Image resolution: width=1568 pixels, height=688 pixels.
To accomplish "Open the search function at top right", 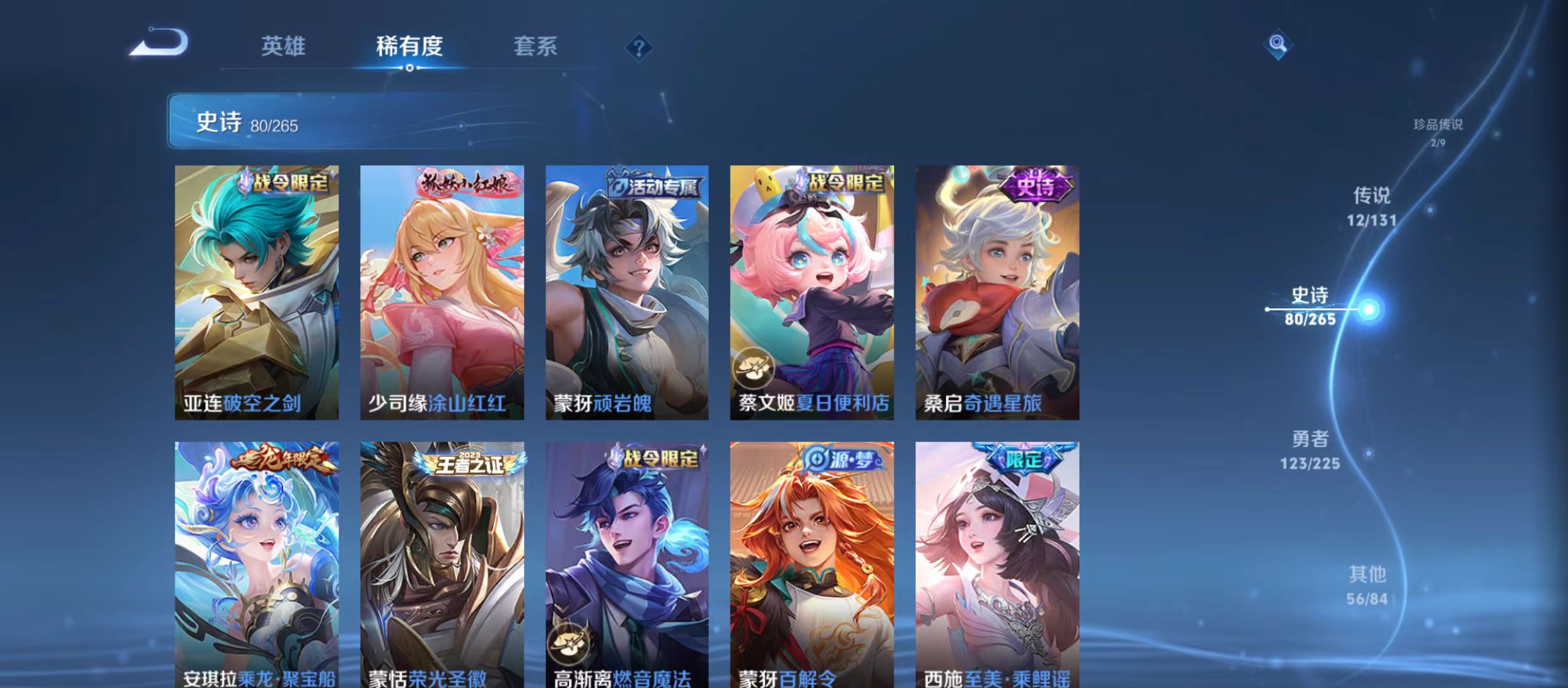I will 1278,45.
